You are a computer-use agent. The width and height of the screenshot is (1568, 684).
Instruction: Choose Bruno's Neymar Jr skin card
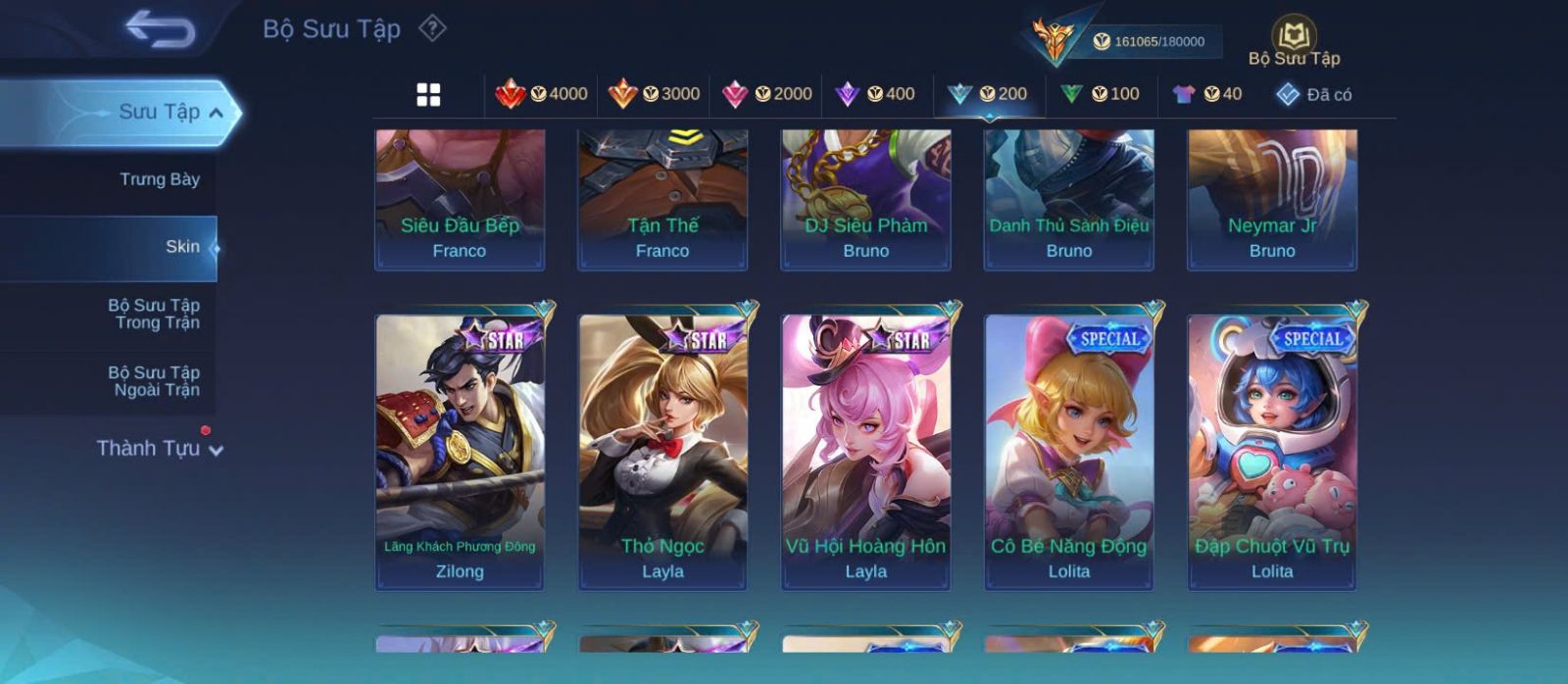1272,199
